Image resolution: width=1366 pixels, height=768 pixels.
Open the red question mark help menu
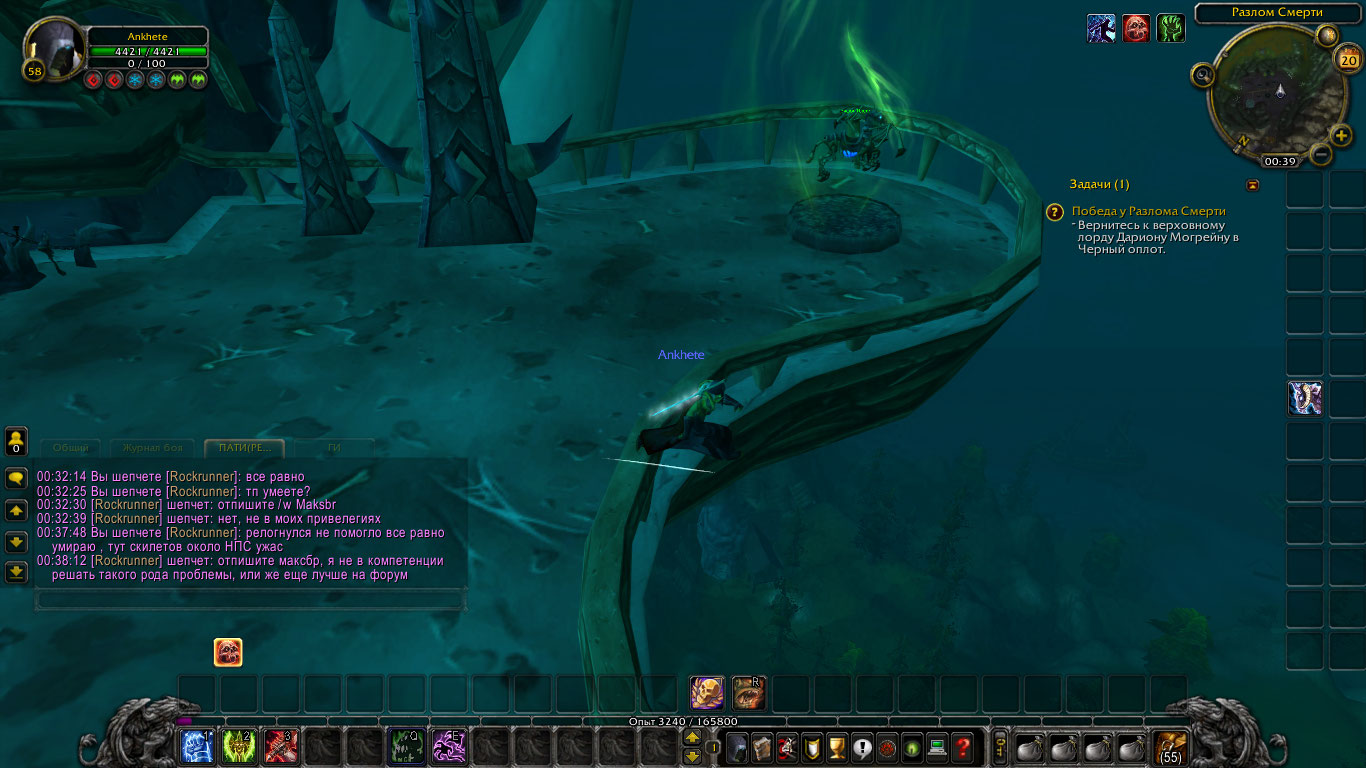coord(962,747)
